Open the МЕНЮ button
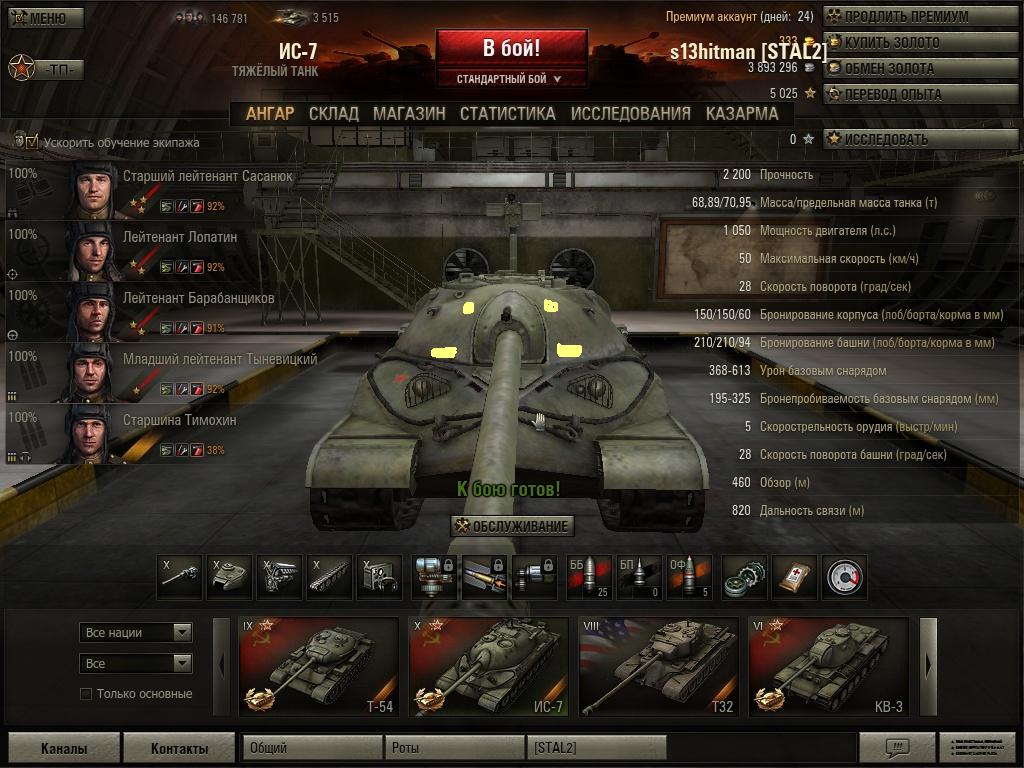 click(x=46, y=18)
